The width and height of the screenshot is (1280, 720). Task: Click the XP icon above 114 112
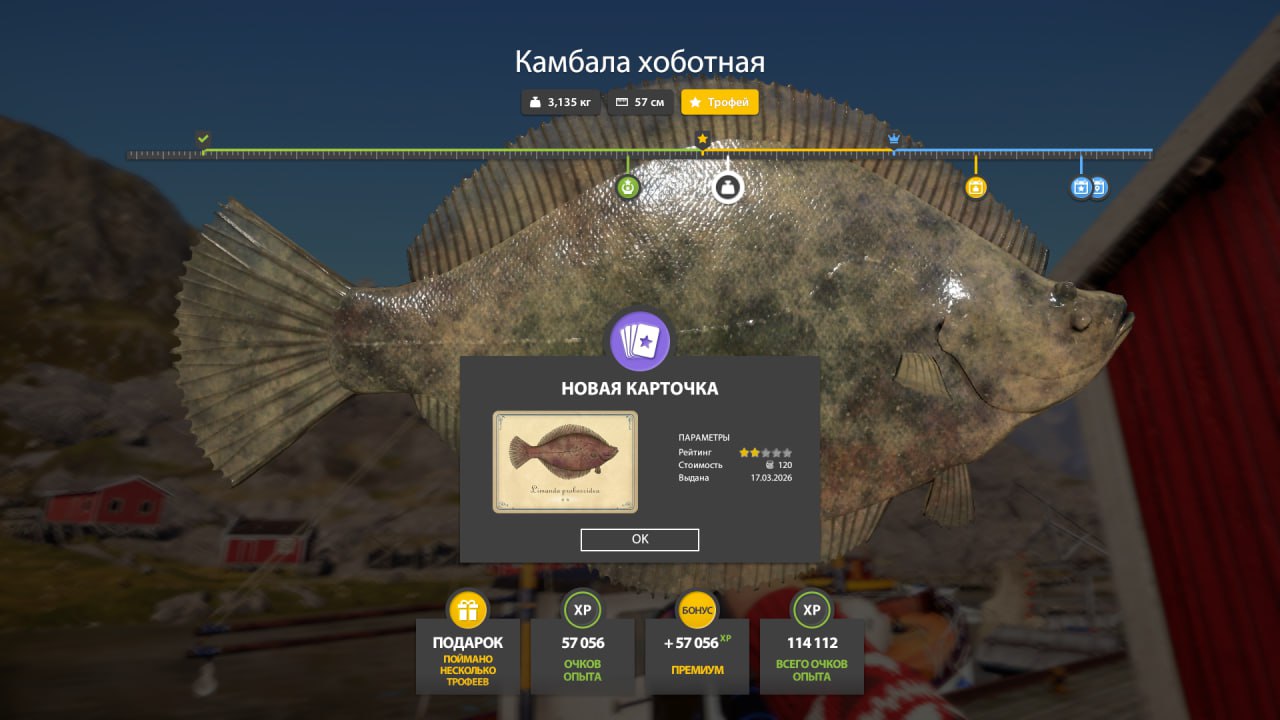pos(811,608)
